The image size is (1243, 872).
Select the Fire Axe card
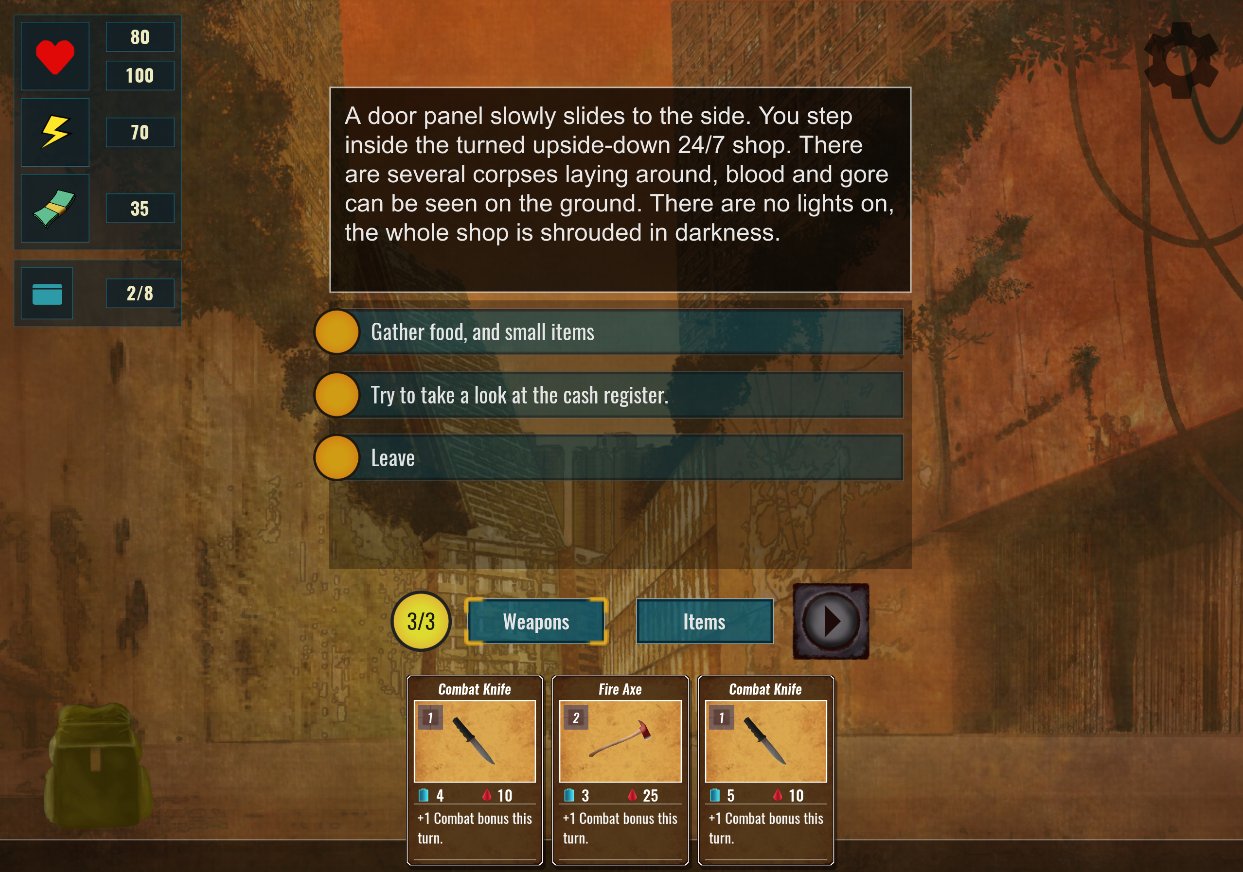[620, 768]
